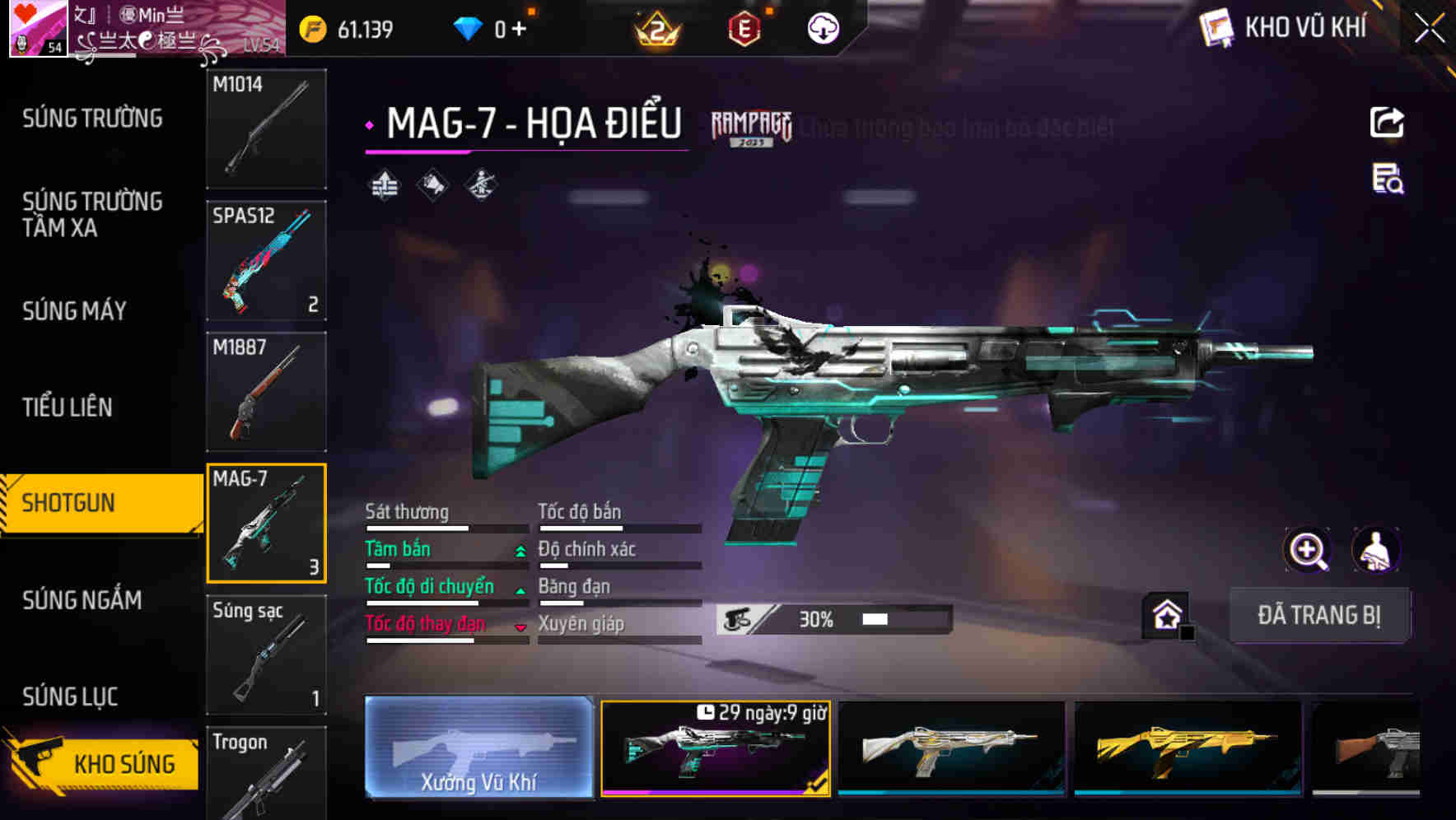The image size is (1456, 820).
Task: Open the Súng Trường Tầm Xa category
Action: coord(92,214)
